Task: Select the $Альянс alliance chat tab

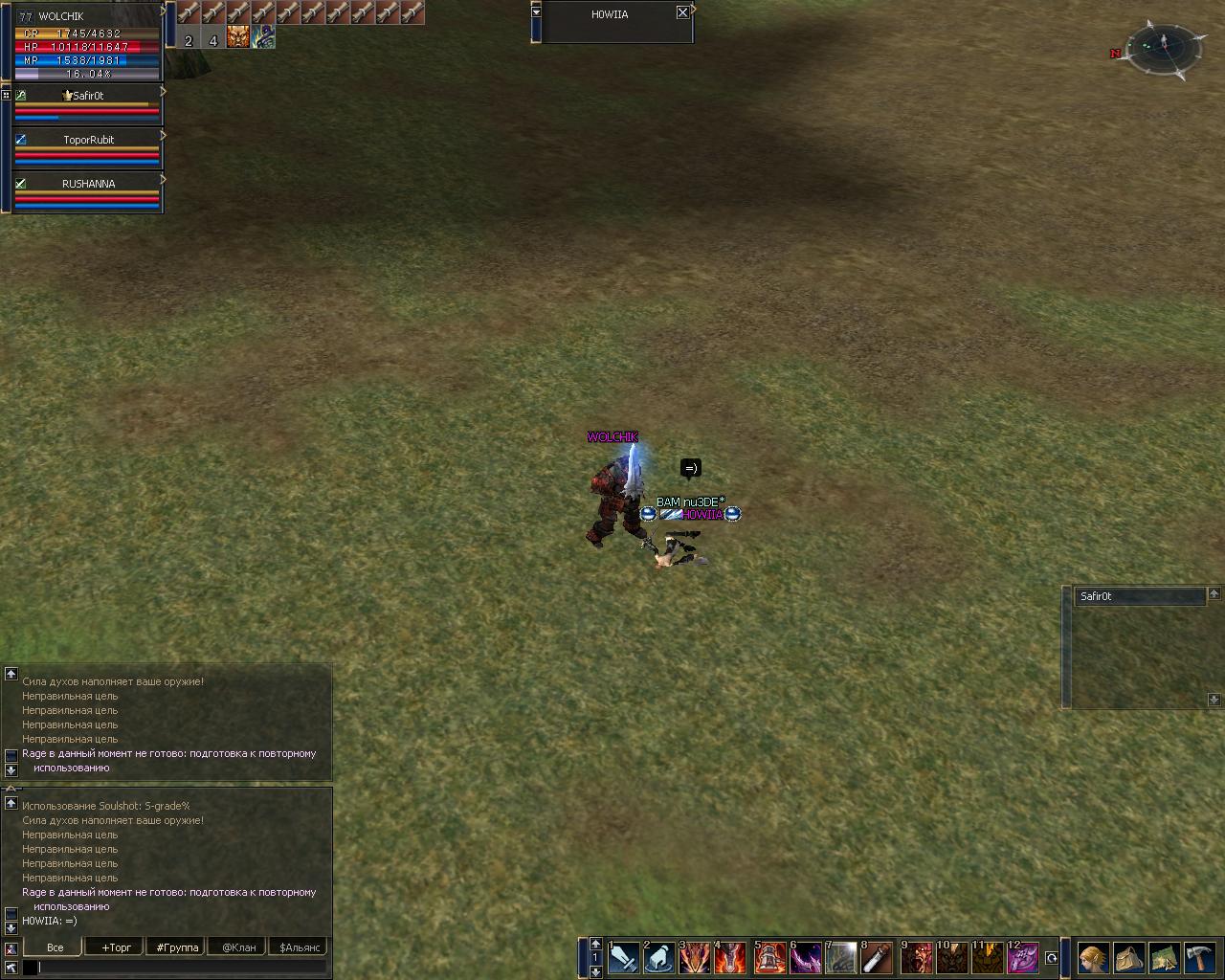Action: pos(299,947)
